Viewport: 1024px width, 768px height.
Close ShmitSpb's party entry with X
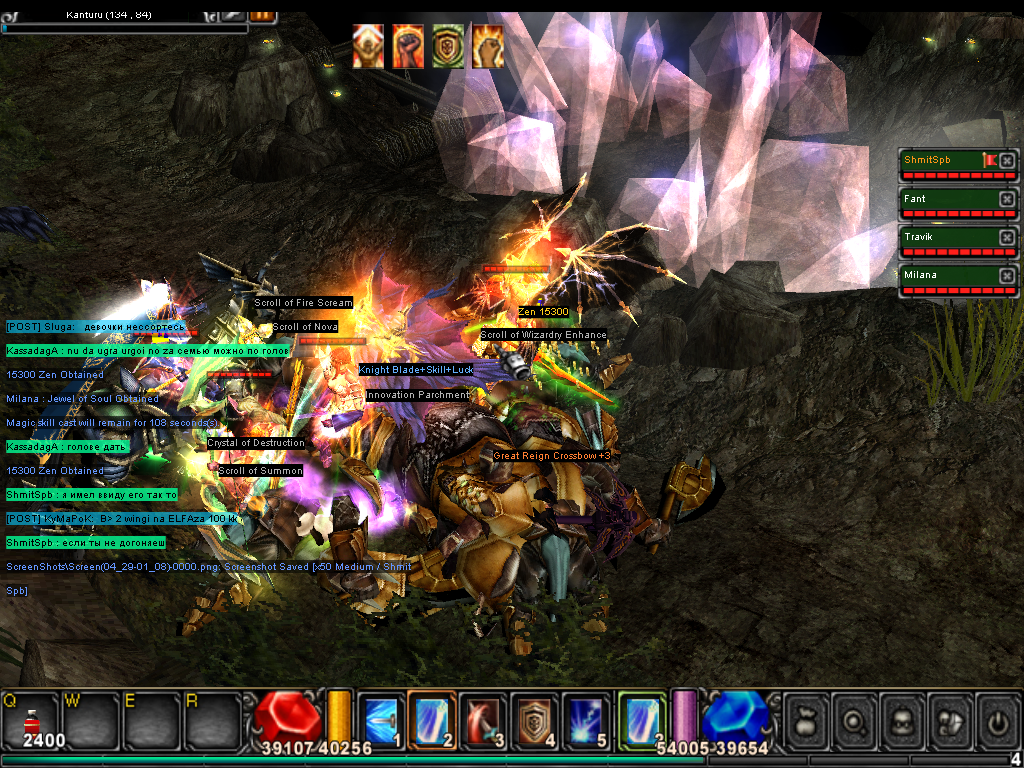tap(1007, 160)
